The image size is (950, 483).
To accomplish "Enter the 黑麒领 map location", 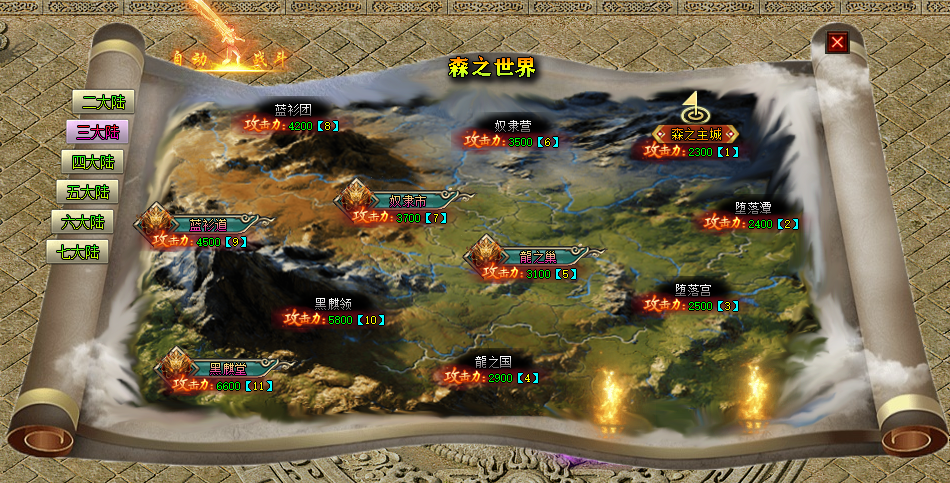I will (333, 304).
